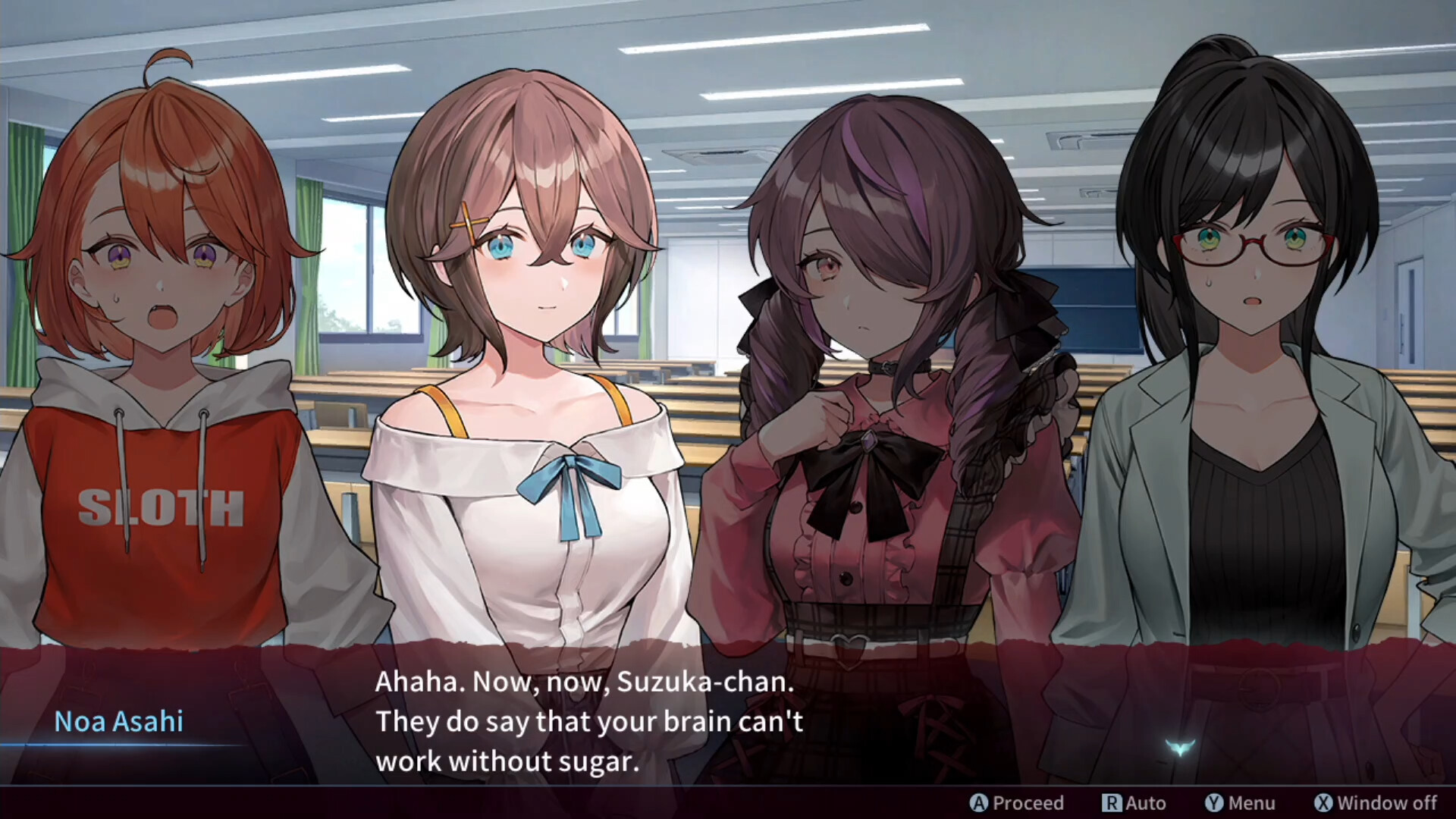
Task: Click the A button Proceed icon
Action: tap(977, 803)
